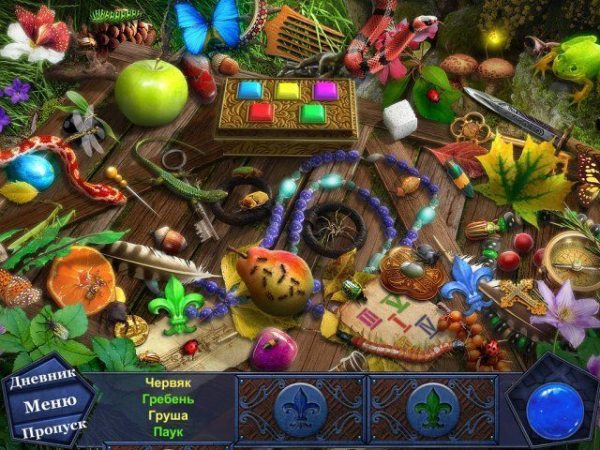Viewport: 600px width, 450px height.
Task: Select Червяк in the object list
Action: 168,383
